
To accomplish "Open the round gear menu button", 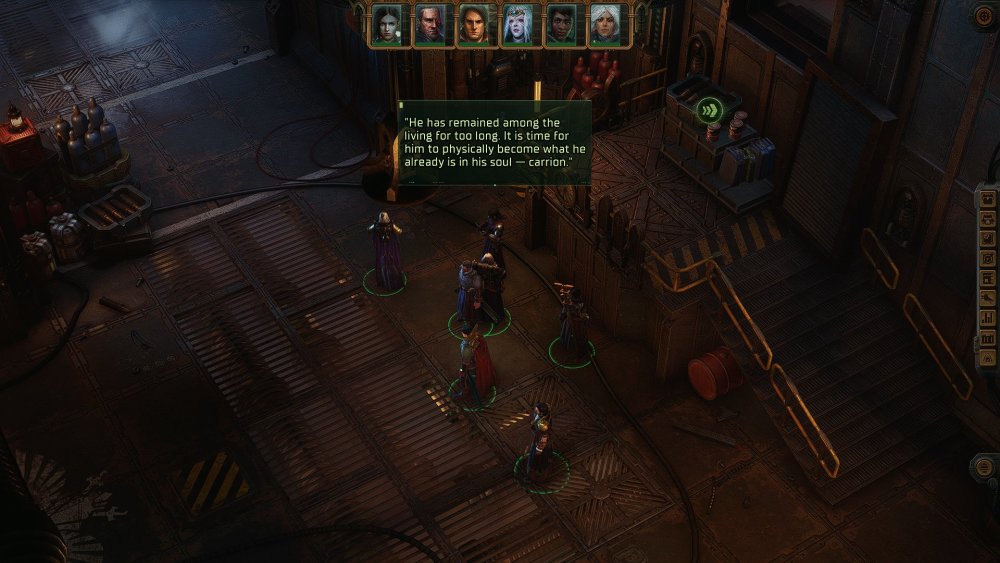I will pos(984,15).
